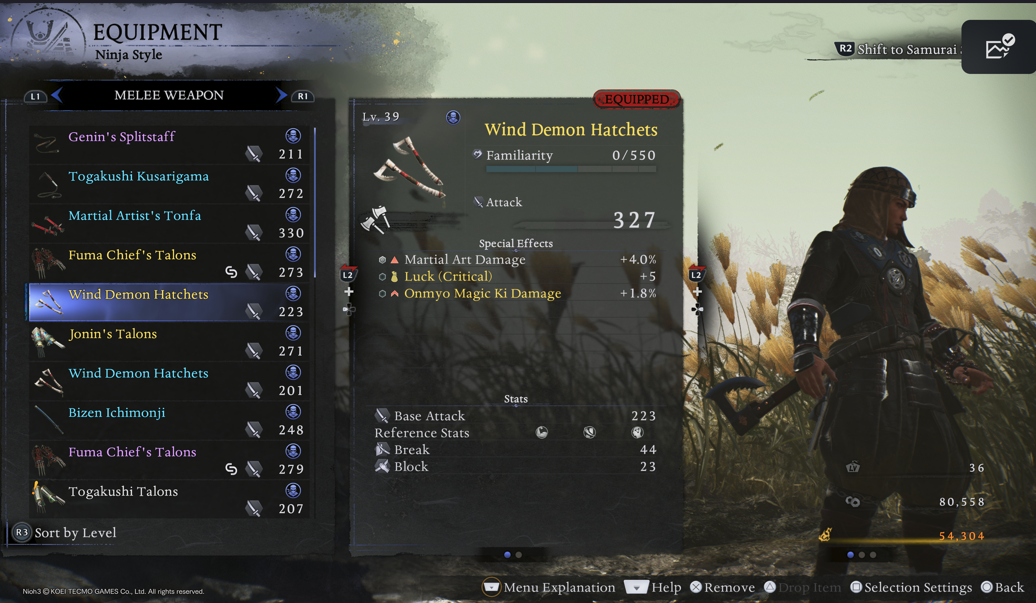The height and width of the screenshot is (603, 1036).
Task: Sort the weapon list by level
Action: tap(65, 533)
